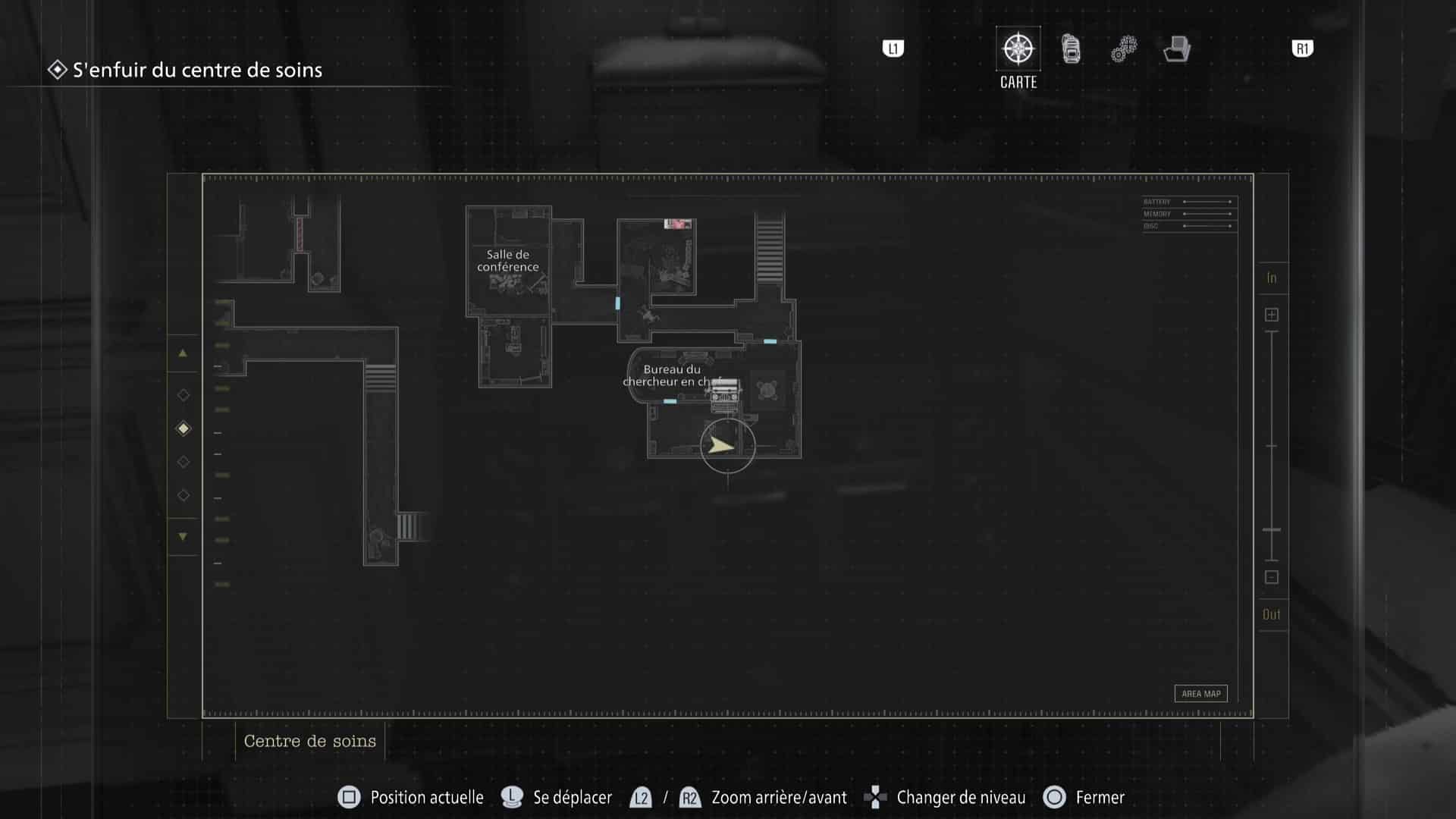Select the Carte compass icon

[x=1017, y=48]
